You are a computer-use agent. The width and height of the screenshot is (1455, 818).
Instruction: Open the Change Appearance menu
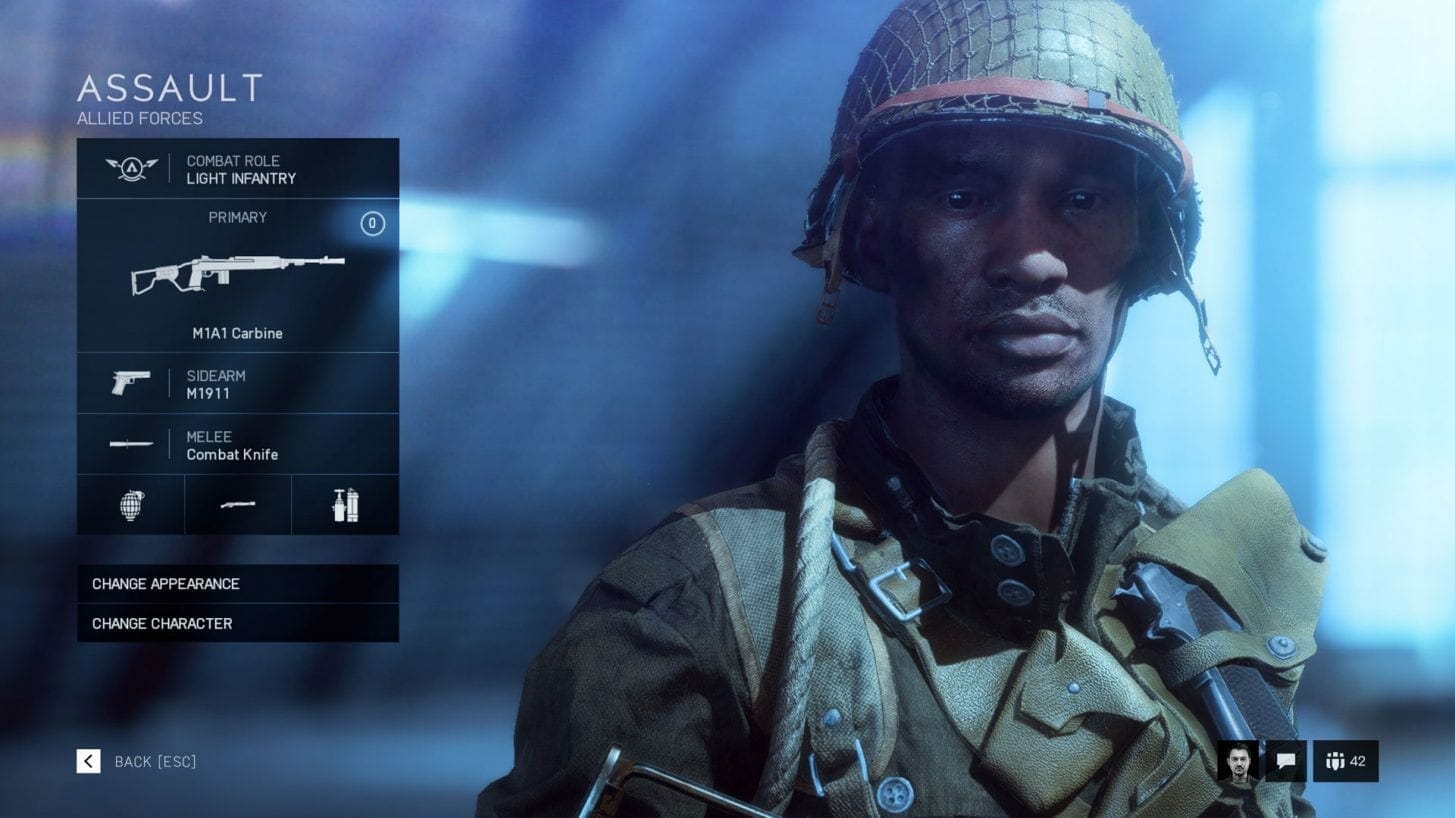(237, 584)
